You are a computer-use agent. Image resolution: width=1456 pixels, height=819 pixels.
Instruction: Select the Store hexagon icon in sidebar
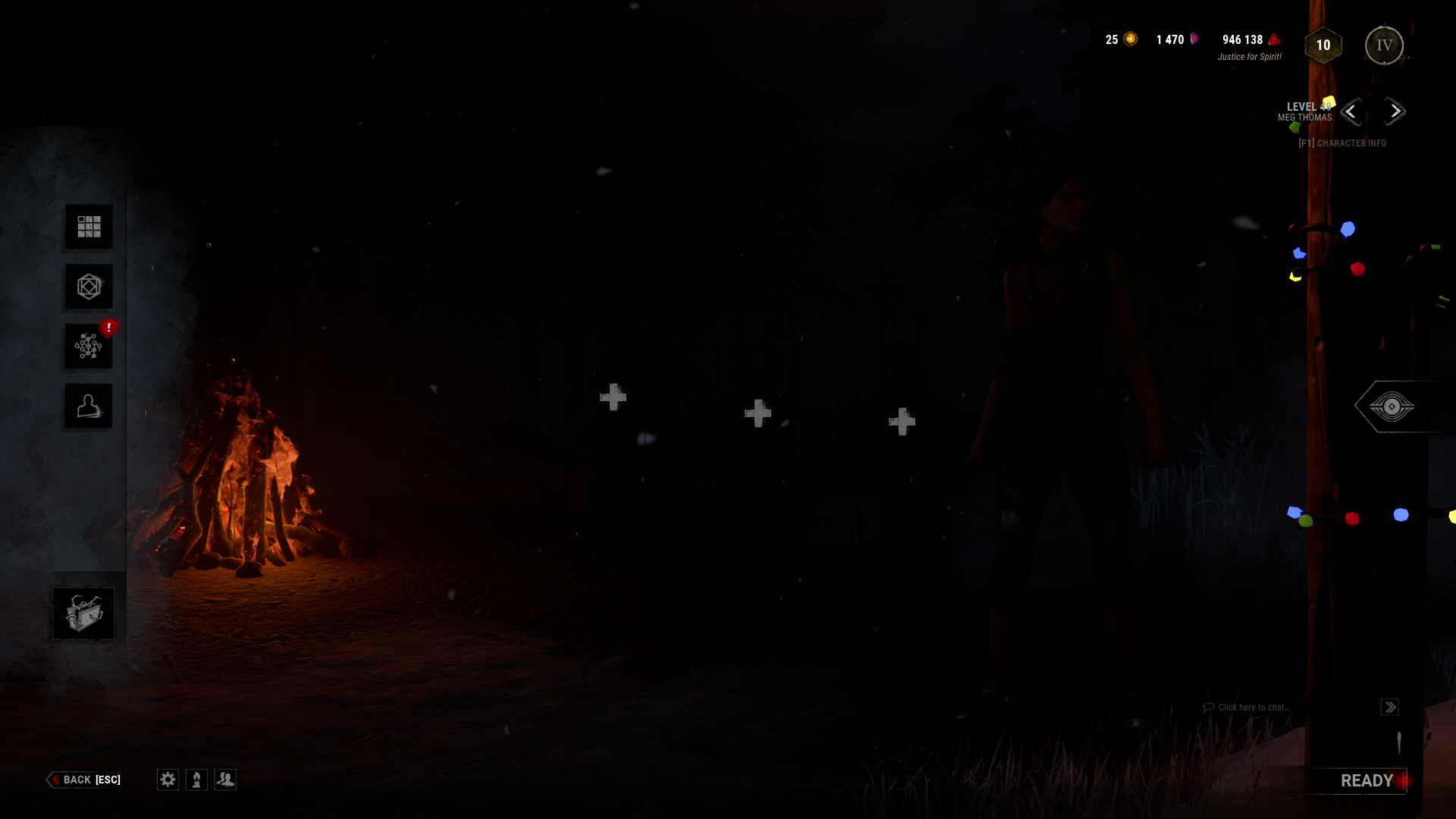click(88, 287)
